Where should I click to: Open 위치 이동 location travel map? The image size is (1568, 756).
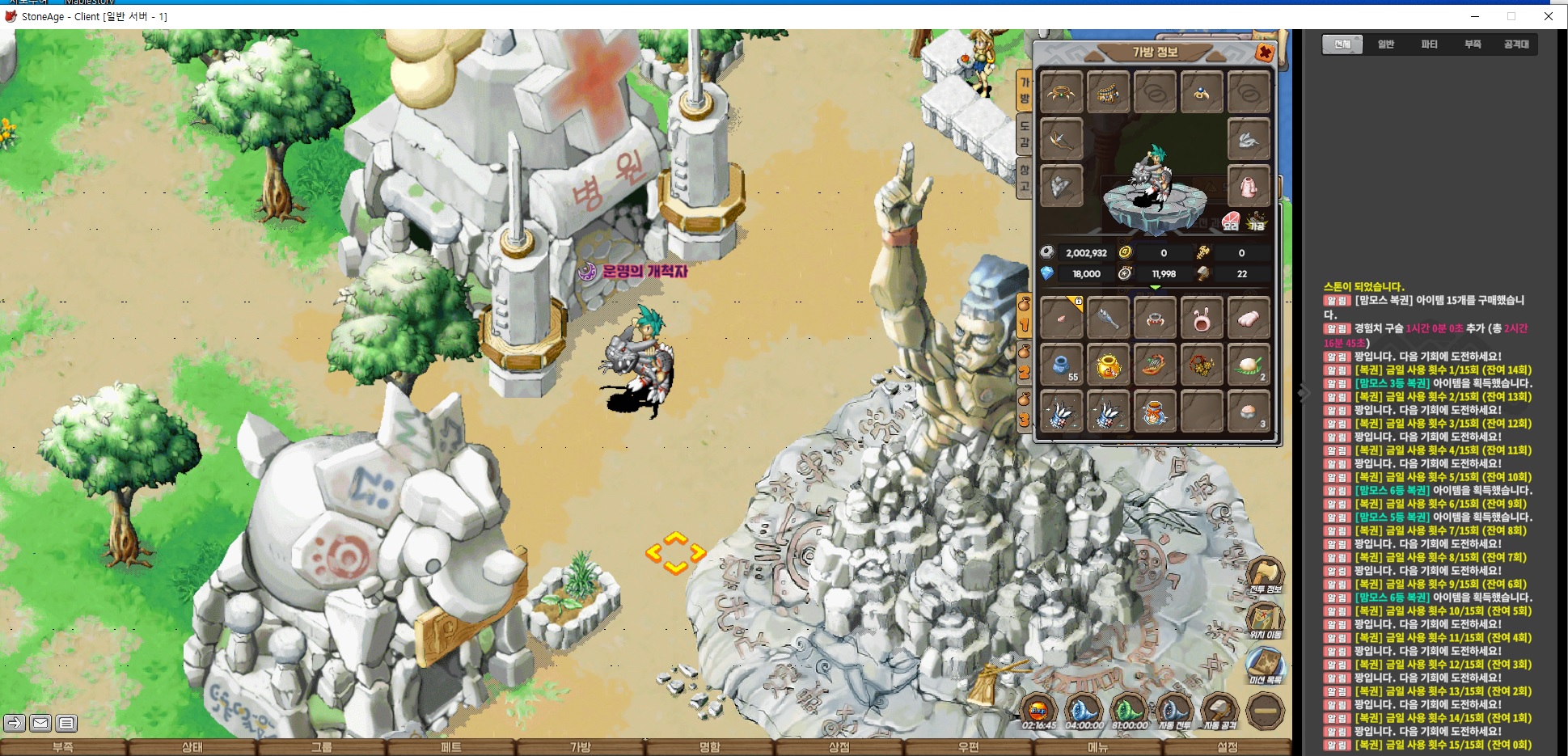[1265, 621]
